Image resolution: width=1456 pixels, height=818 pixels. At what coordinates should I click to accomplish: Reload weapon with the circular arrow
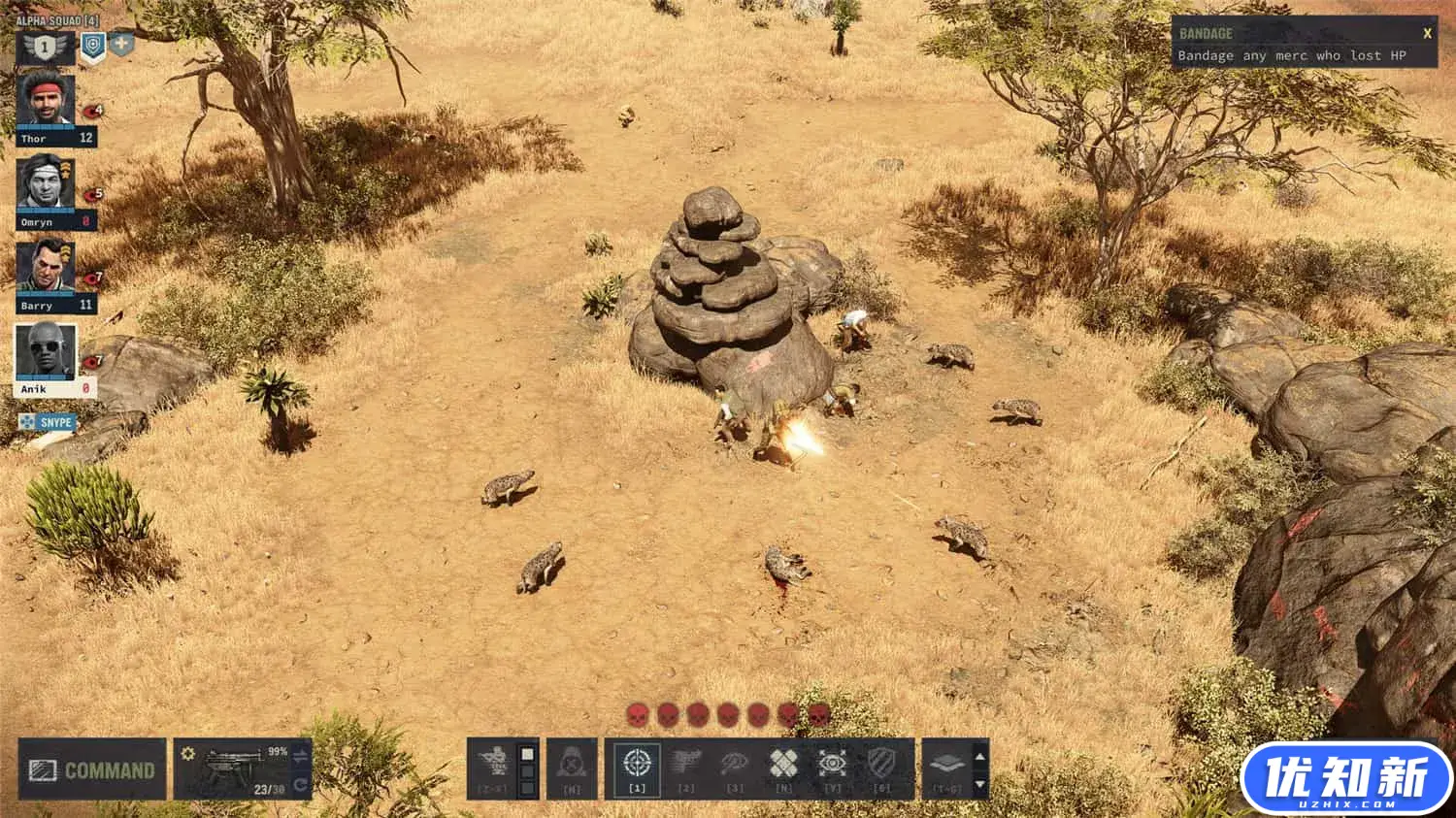coord(300,784)
